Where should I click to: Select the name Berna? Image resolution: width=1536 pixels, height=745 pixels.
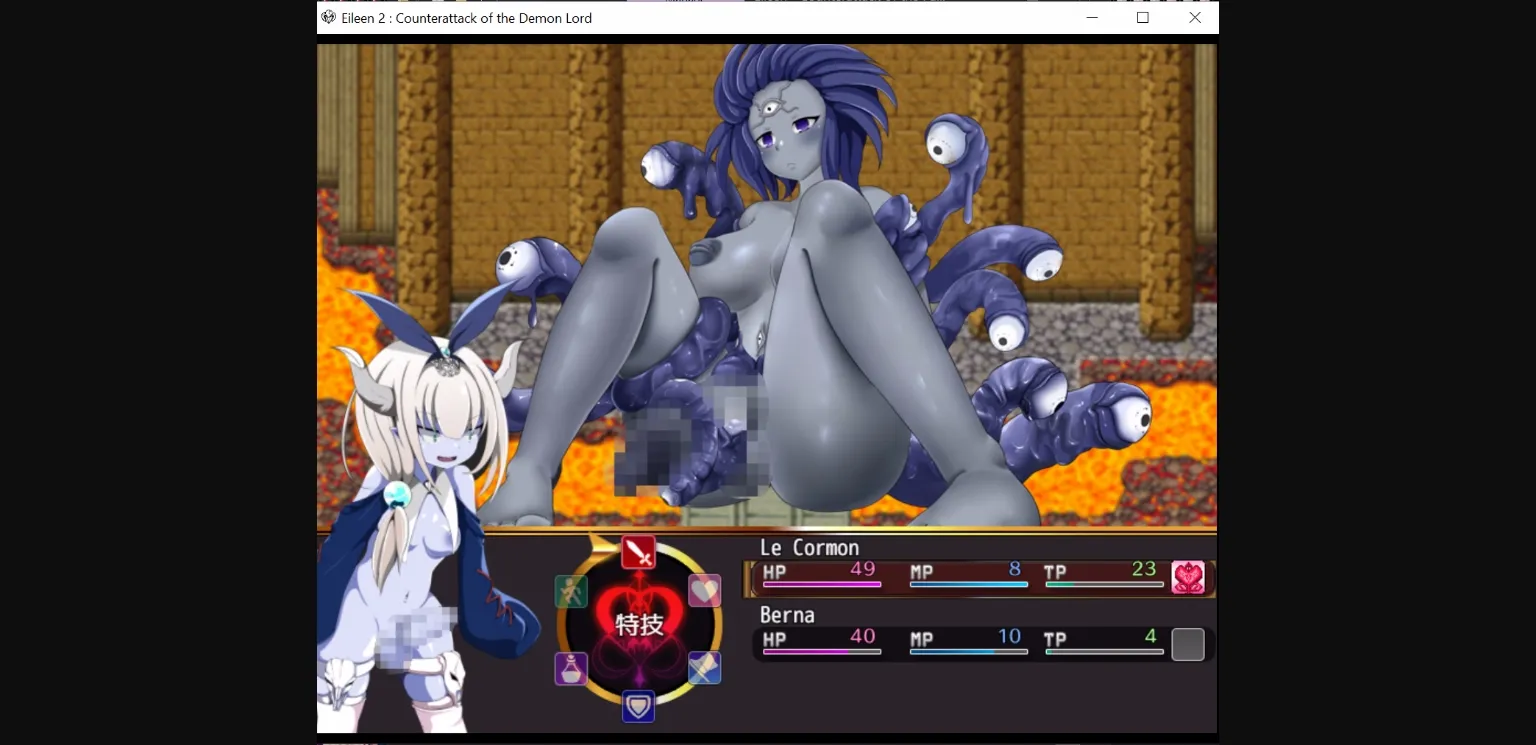point(787,615)
